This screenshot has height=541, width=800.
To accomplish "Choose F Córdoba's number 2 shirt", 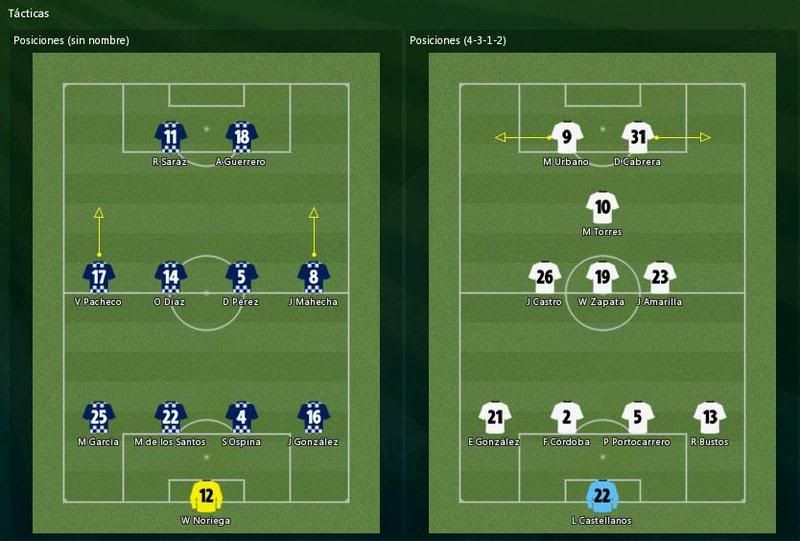I will point(566,417).
